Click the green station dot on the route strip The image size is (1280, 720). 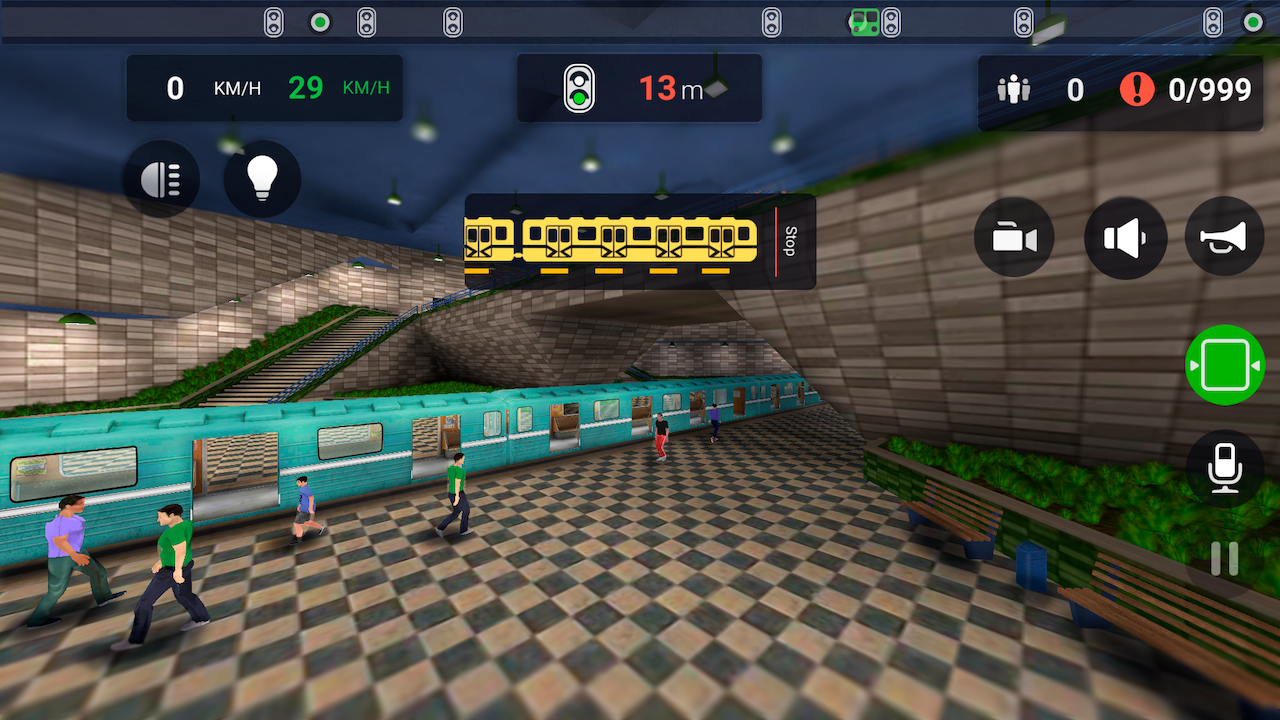pos(319,21)
